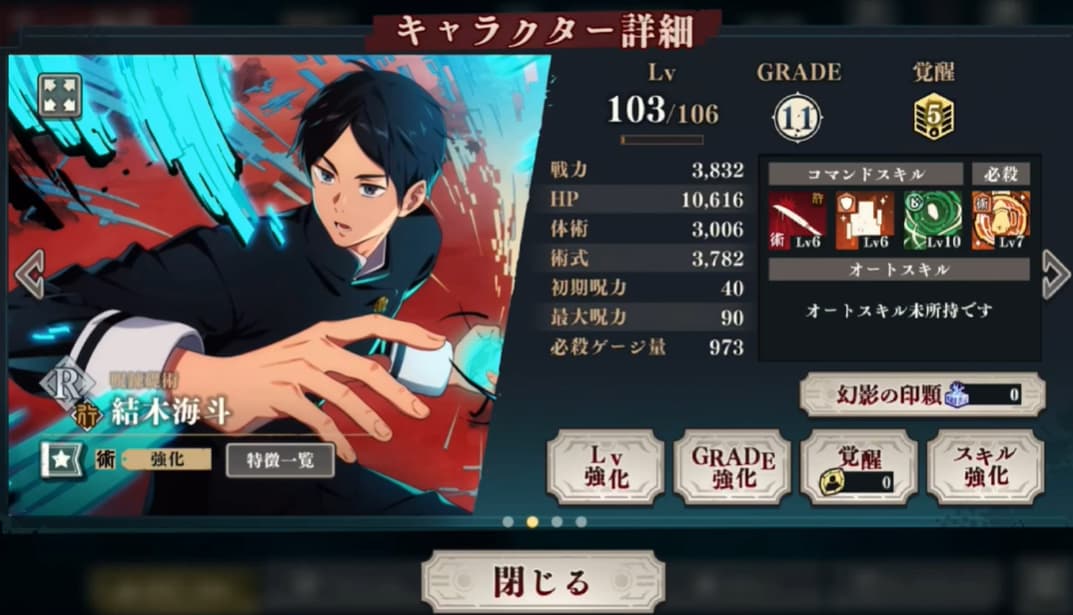The width and height of the screenshot is (1073, 615).
Task: Select the red slash Lv6 command skill
Action: [x=797, y=220]
